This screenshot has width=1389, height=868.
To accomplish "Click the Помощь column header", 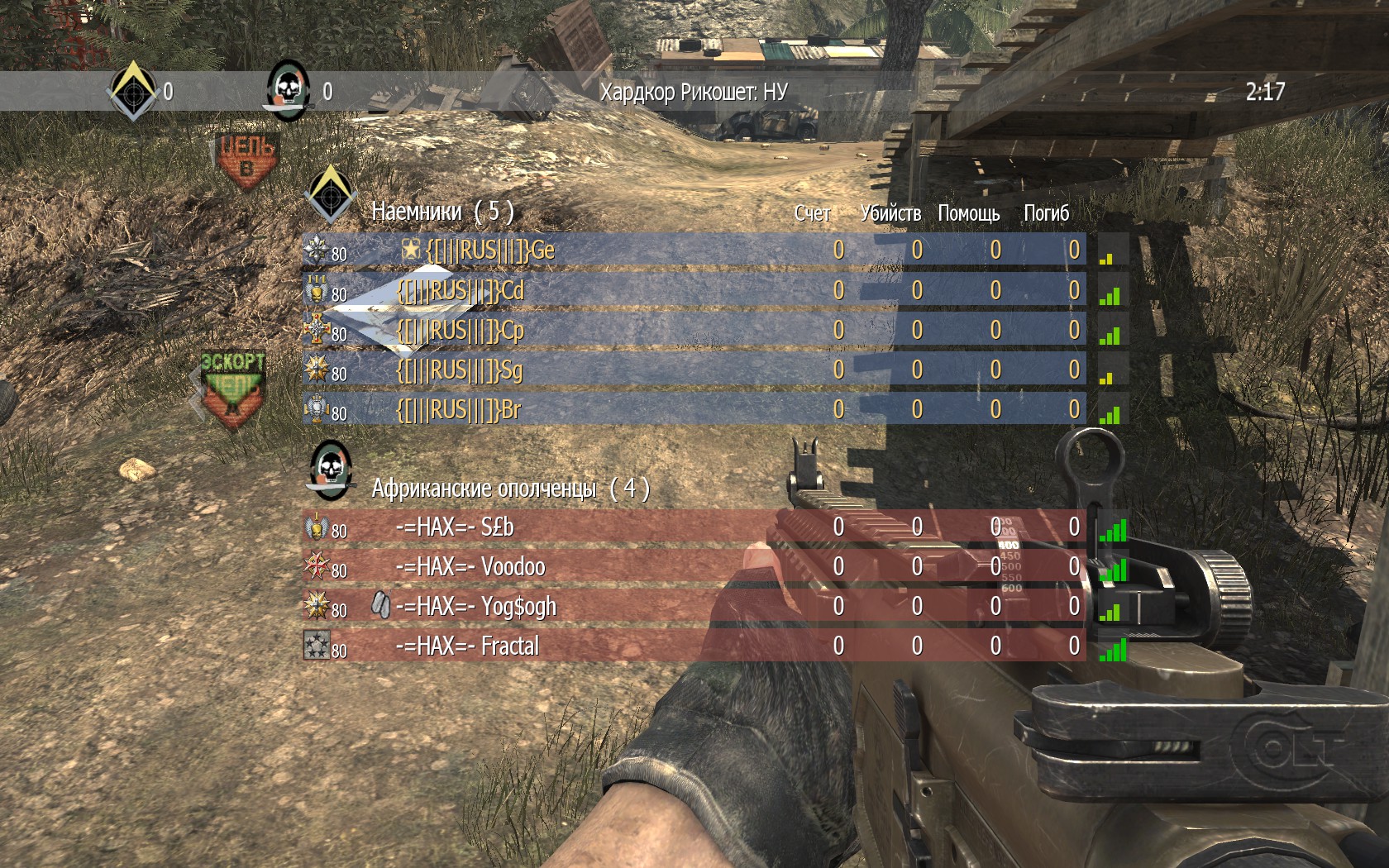I will [x=968, y=213].
